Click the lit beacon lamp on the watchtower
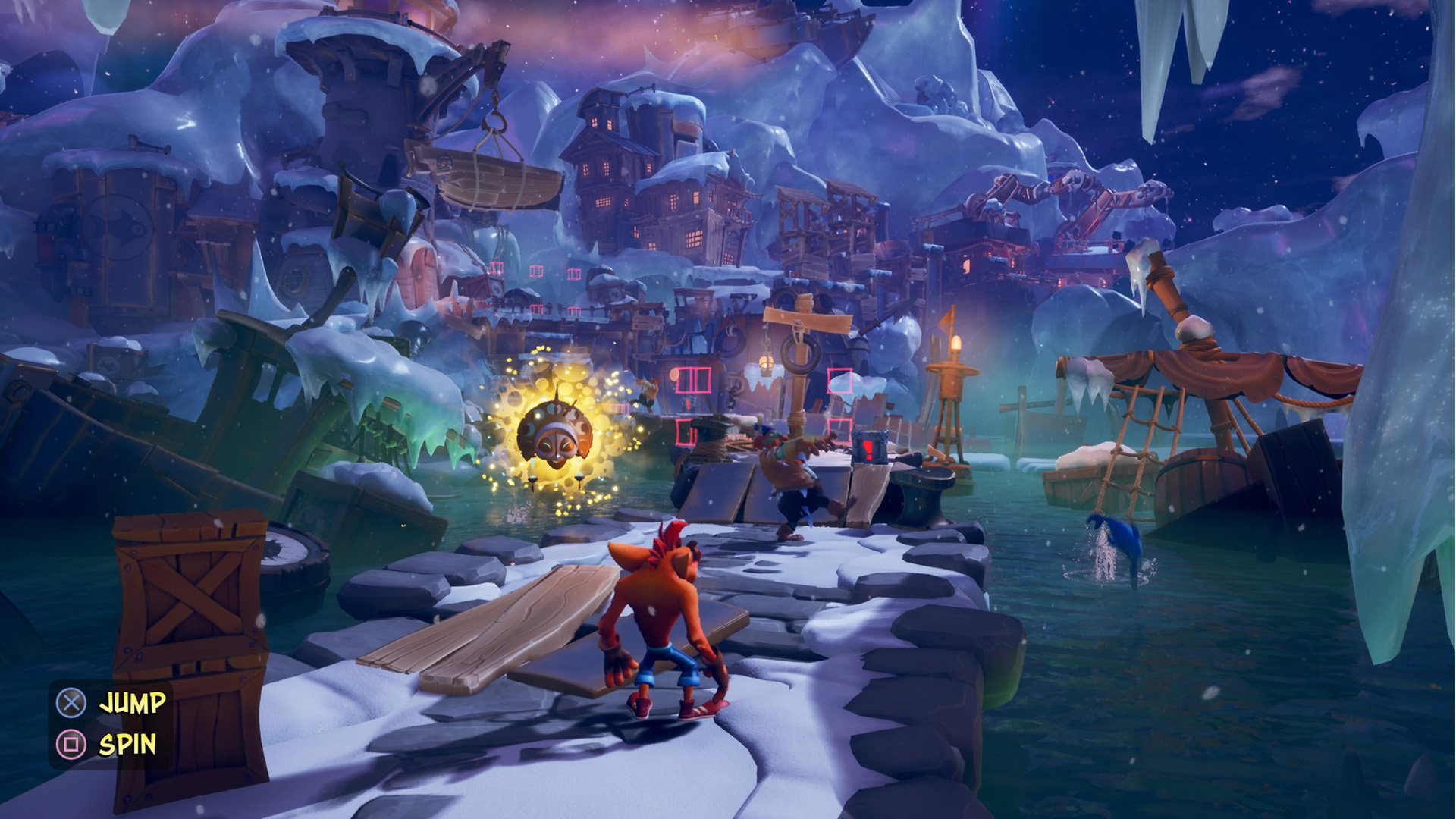 957,344
